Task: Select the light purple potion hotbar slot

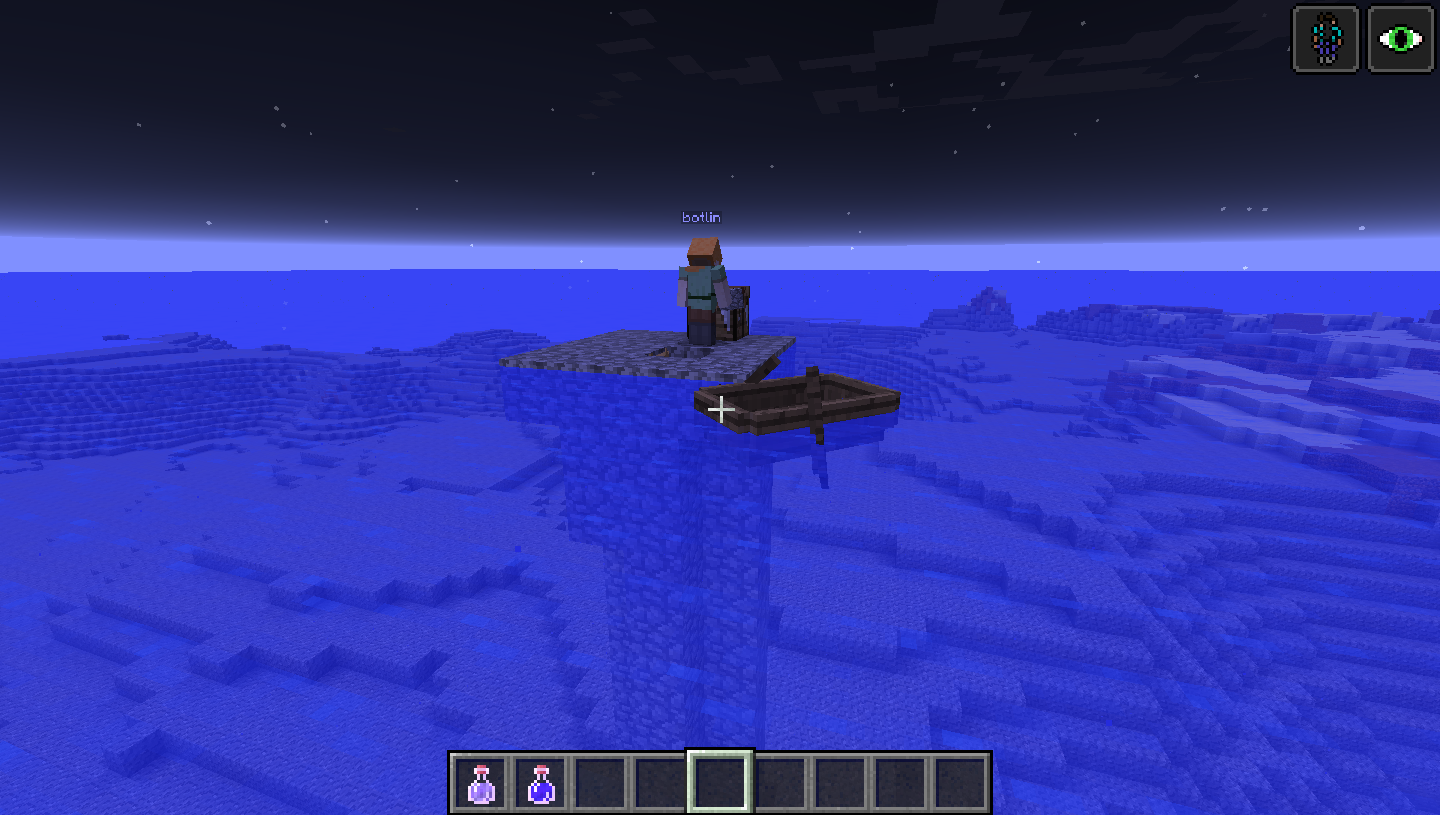Action: (x=481, y=783)
